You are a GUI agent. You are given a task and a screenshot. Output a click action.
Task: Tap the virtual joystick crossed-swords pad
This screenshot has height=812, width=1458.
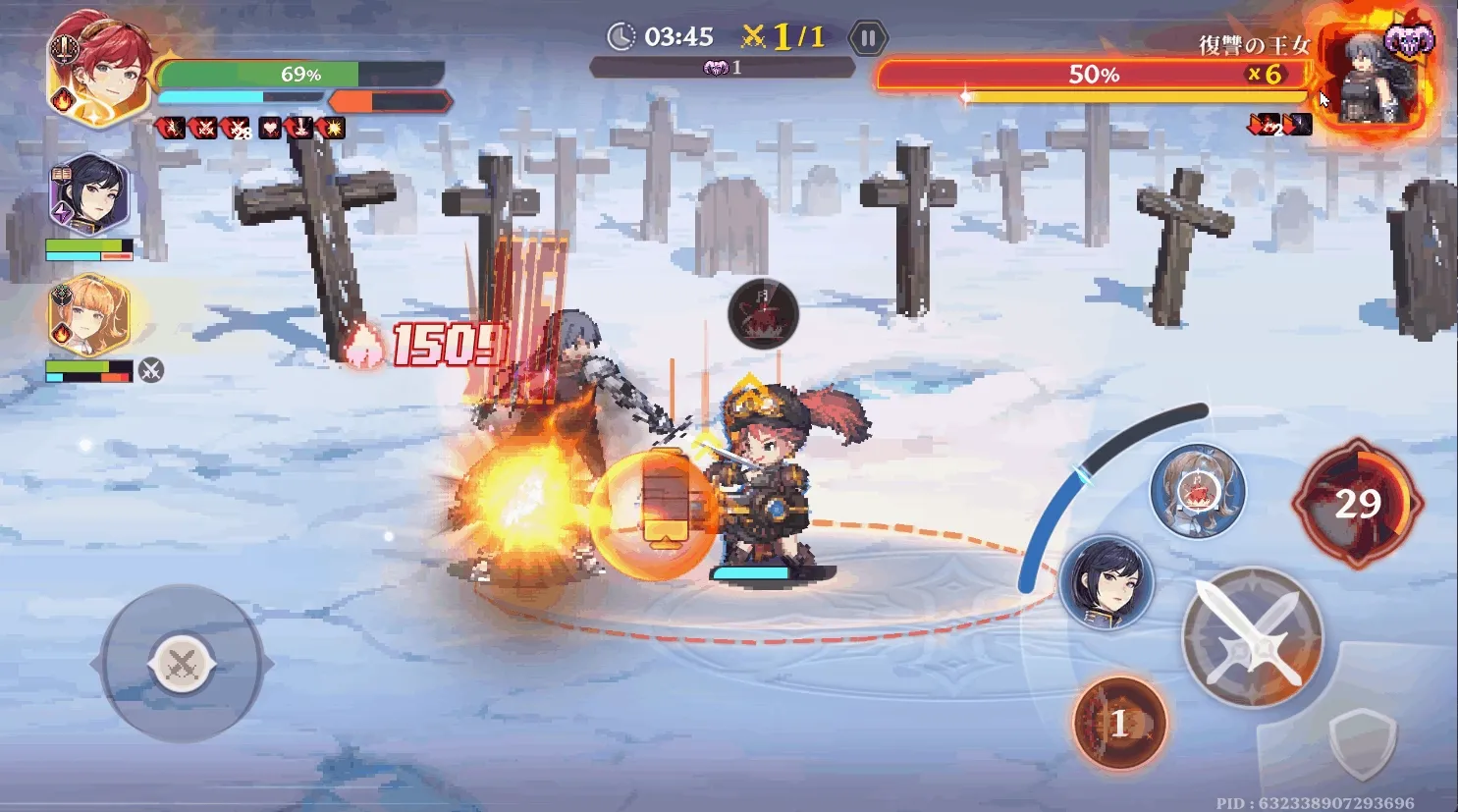pos(182,665)
